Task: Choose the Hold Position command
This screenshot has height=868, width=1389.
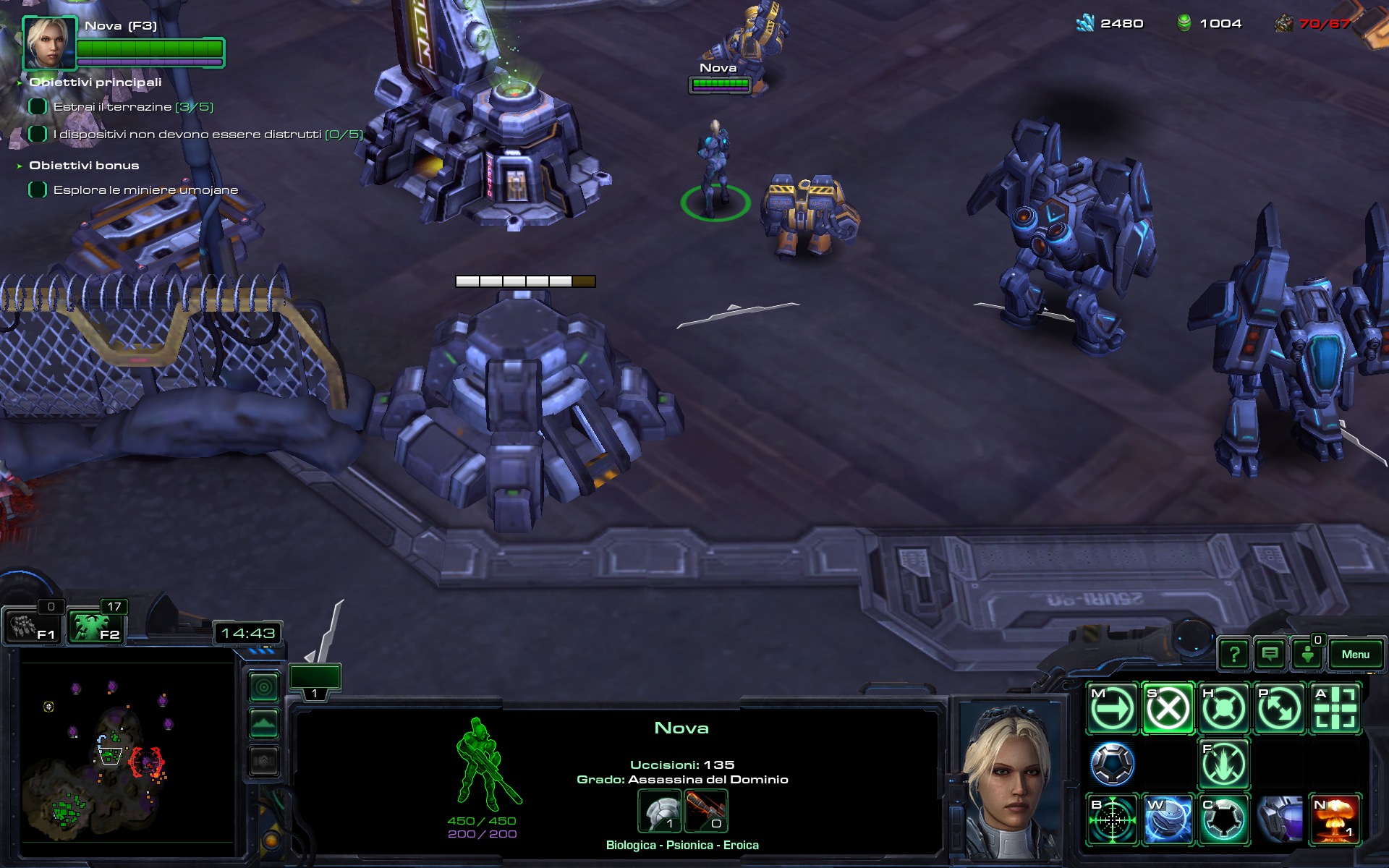Action: tap(1223, 709)
